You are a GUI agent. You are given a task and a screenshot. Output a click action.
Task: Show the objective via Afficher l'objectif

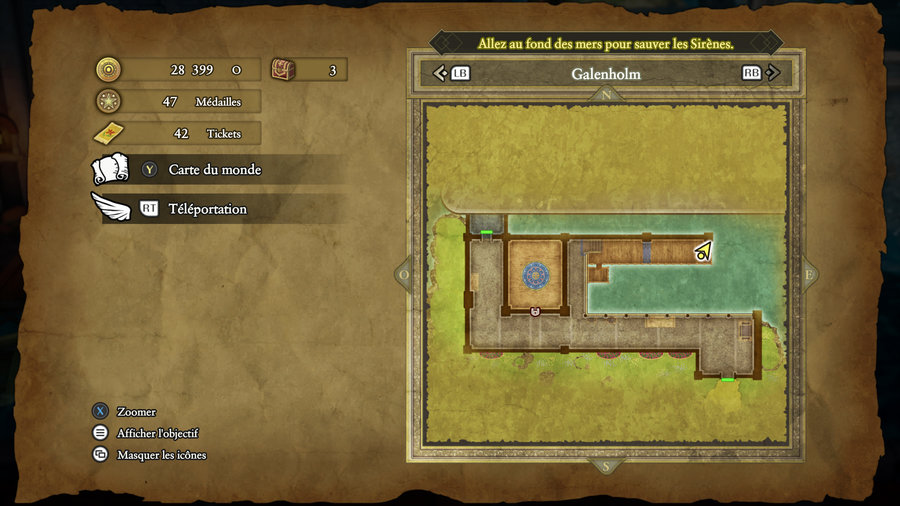157,433
